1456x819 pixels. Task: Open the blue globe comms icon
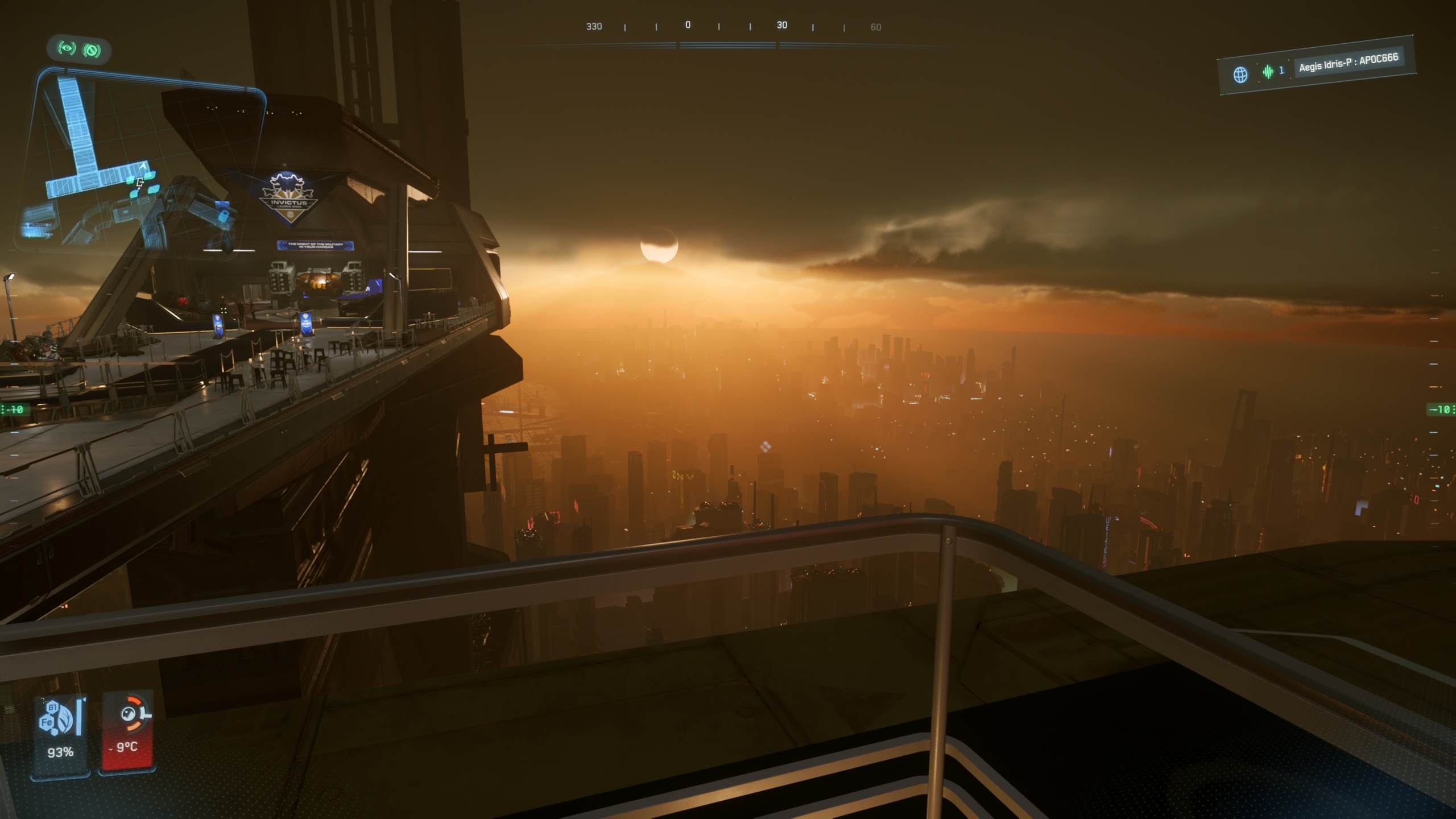point(1240,75)
